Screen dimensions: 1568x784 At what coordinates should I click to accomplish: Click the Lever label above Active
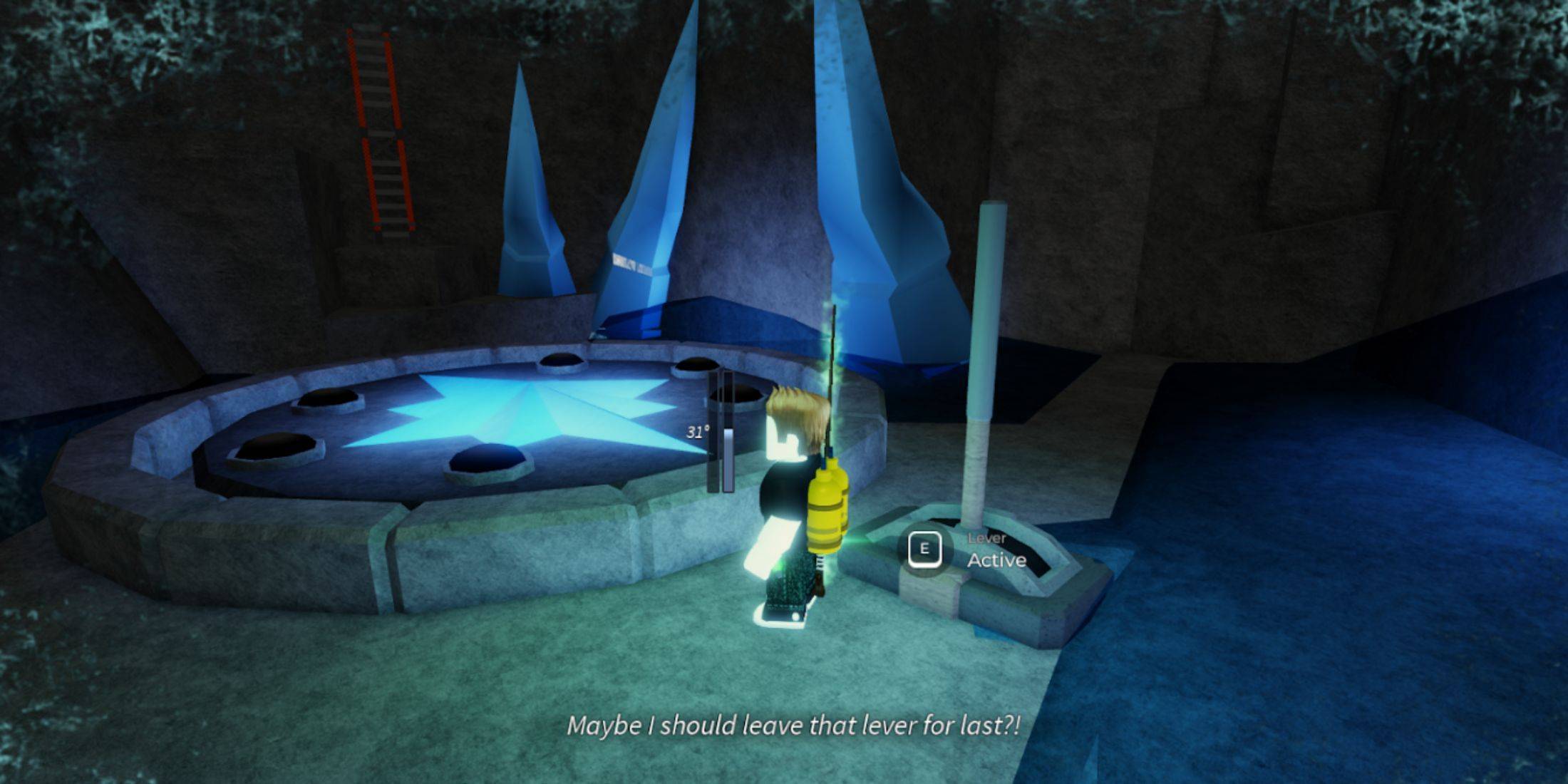(x=987, y=540)
